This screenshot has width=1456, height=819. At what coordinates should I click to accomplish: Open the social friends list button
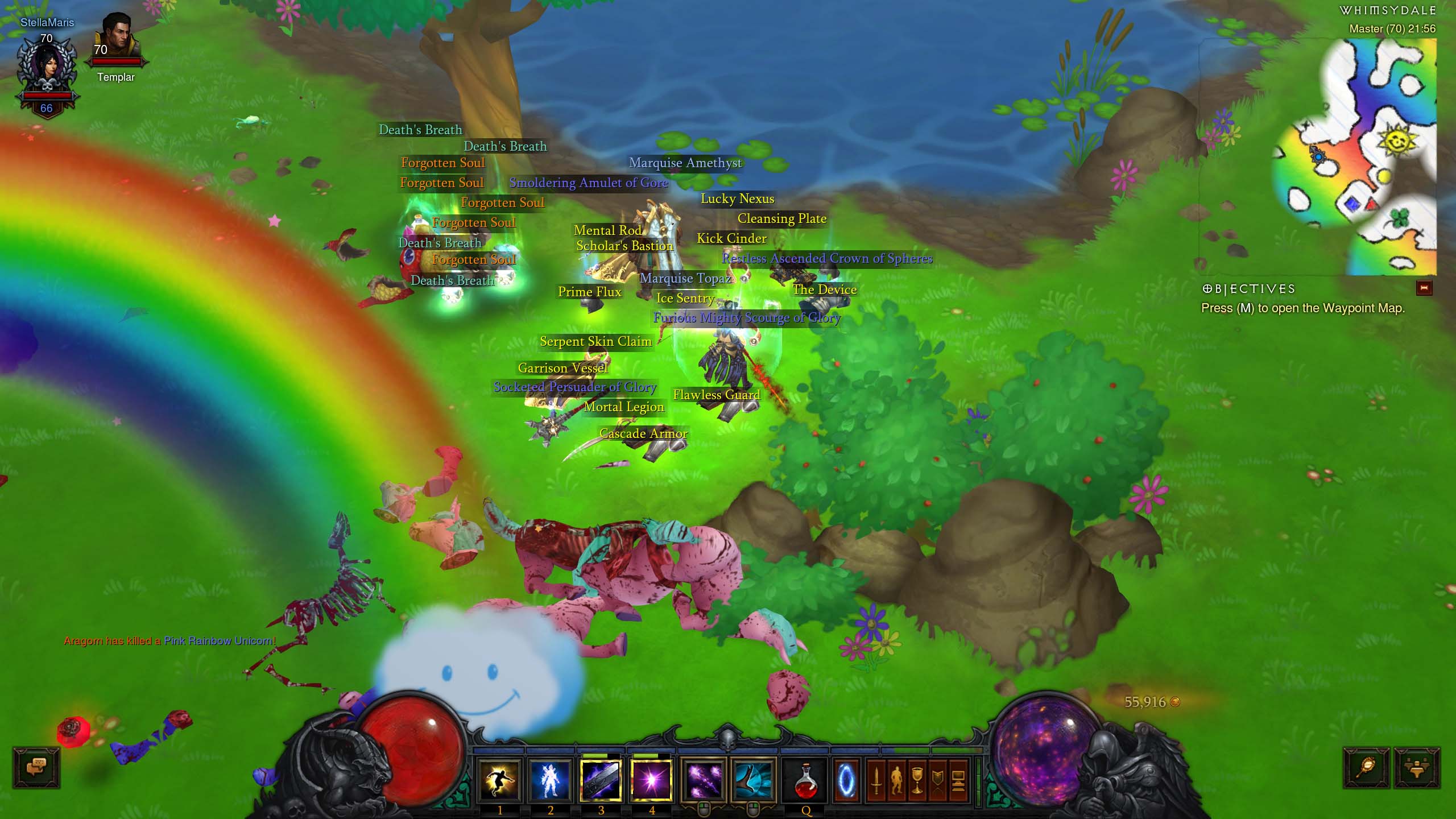click(x=1417, y=767)
